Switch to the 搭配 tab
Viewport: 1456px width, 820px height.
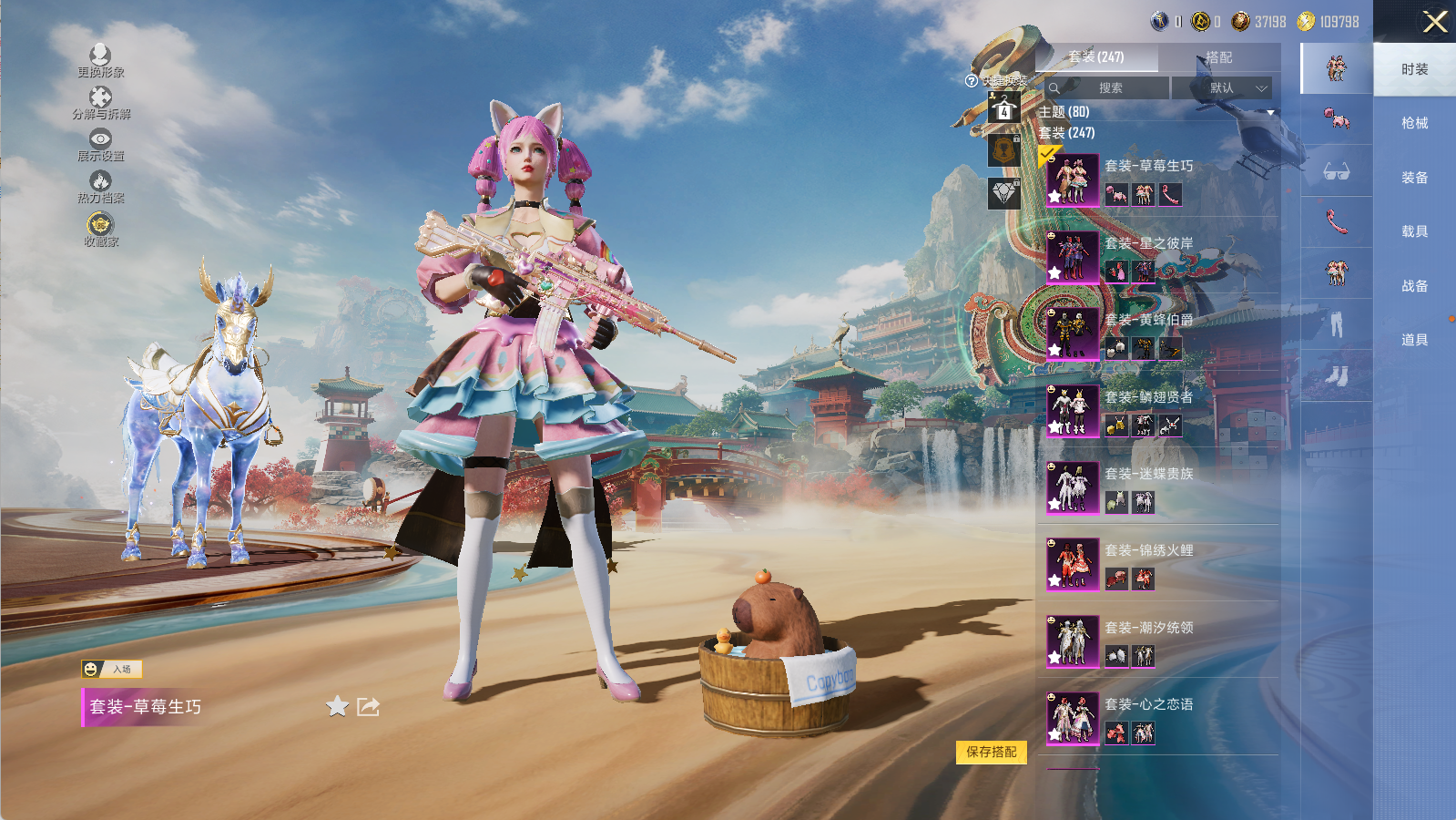pos(1218,57)
